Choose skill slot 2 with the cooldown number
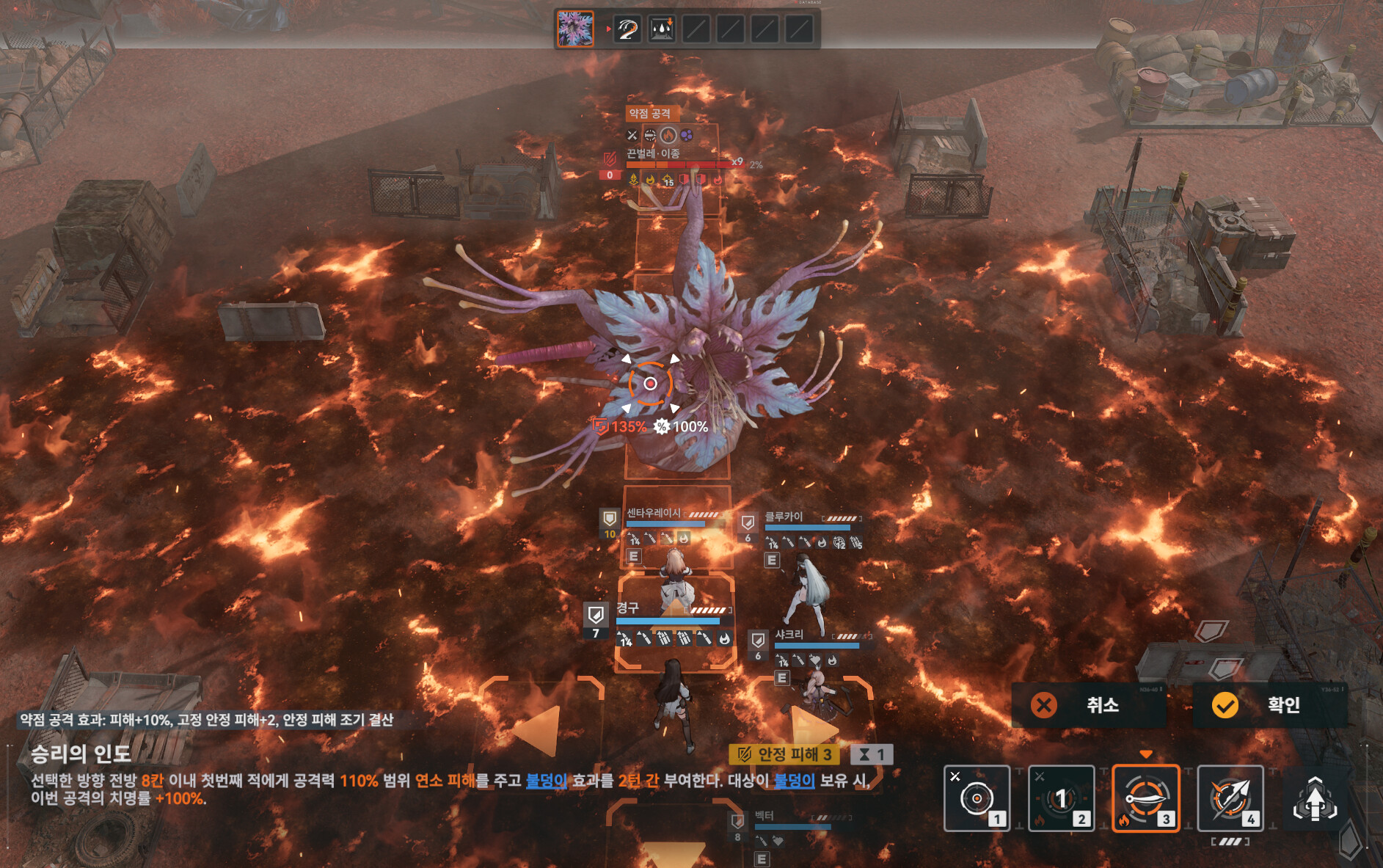 tap(1061, 798)
